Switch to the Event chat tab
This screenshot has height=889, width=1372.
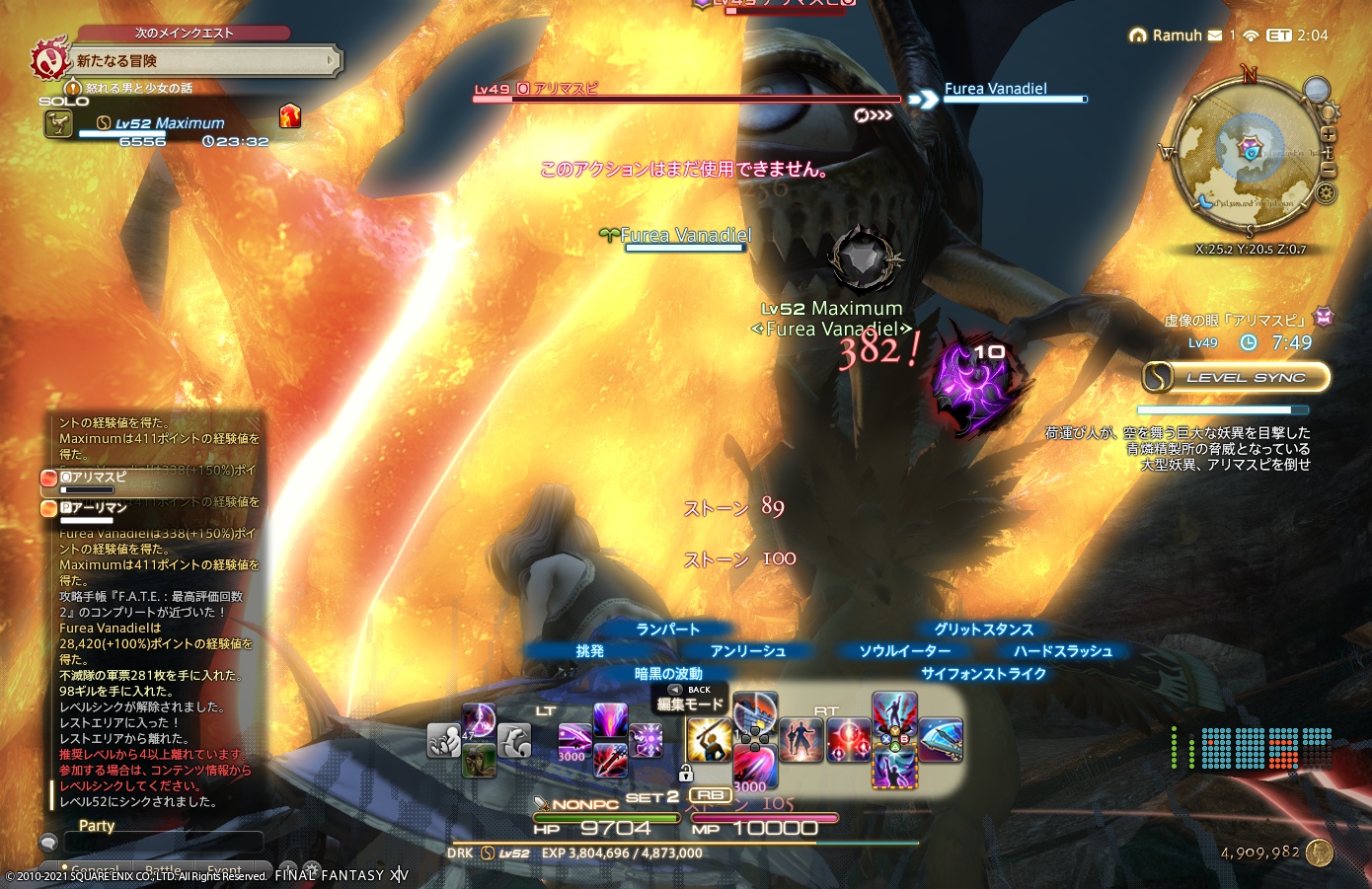tap(225, 868)
